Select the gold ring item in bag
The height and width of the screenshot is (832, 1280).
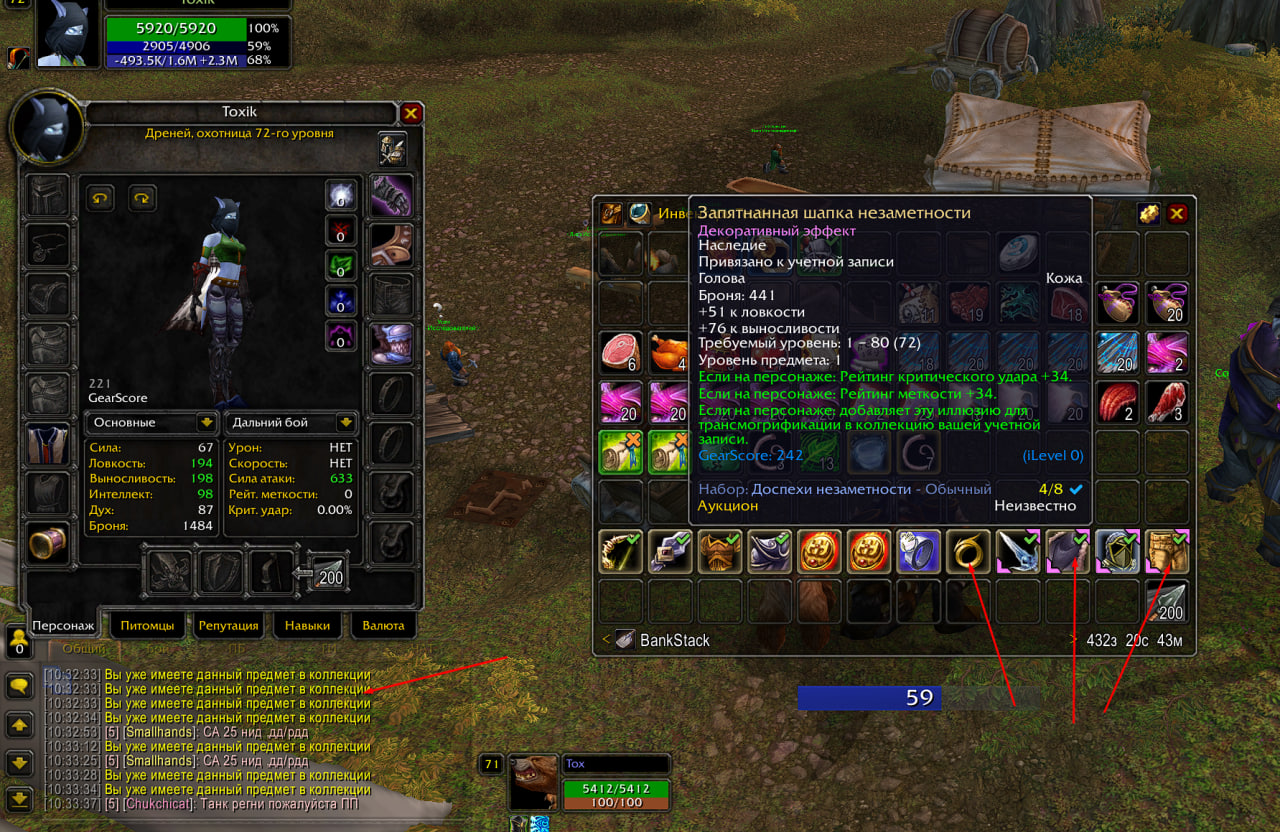[x=968, y=552]
